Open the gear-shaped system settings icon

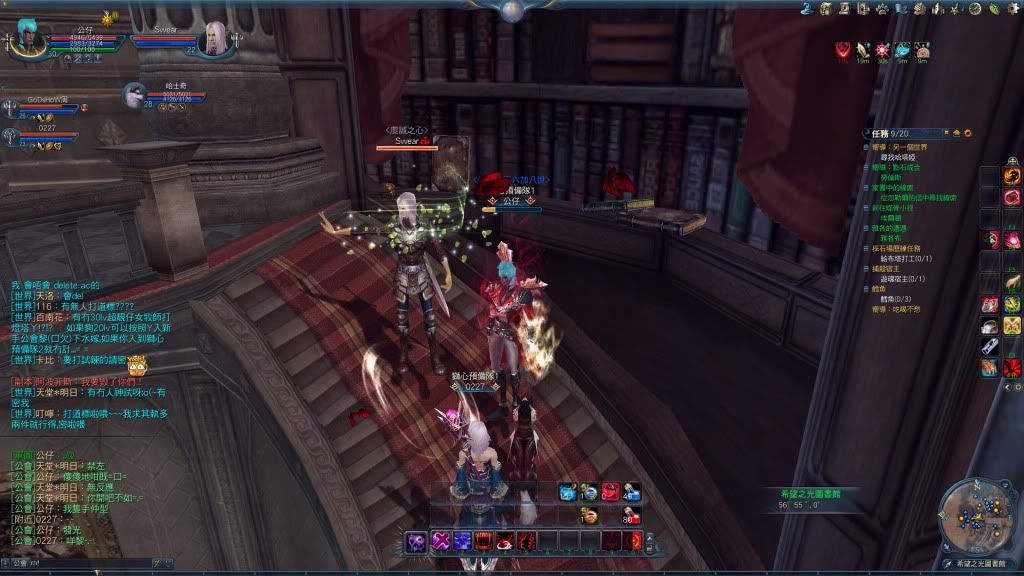coord(1012,8)
